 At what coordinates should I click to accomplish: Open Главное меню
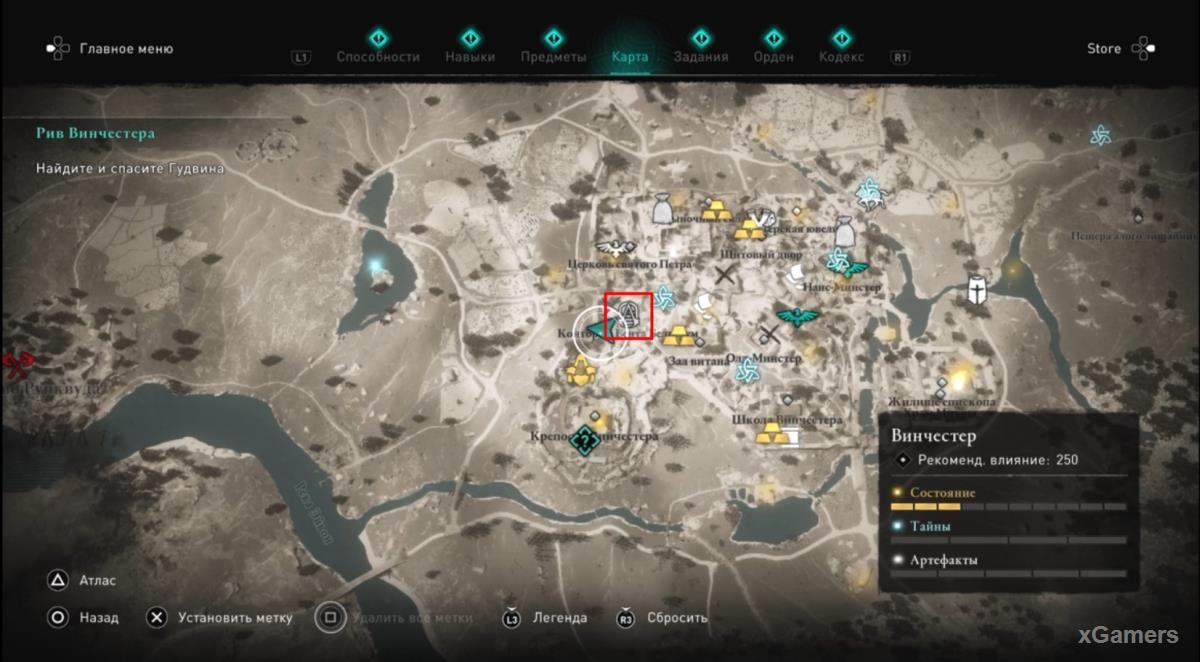point(108,48)
